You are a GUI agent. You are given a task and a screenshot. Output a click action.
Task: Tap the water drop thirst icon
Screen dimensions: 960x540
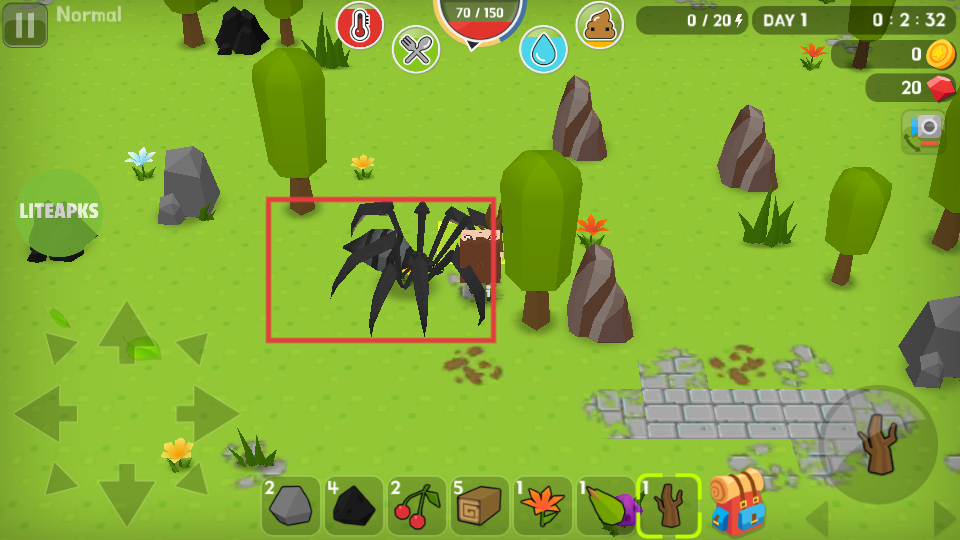[x=543, y=49]
